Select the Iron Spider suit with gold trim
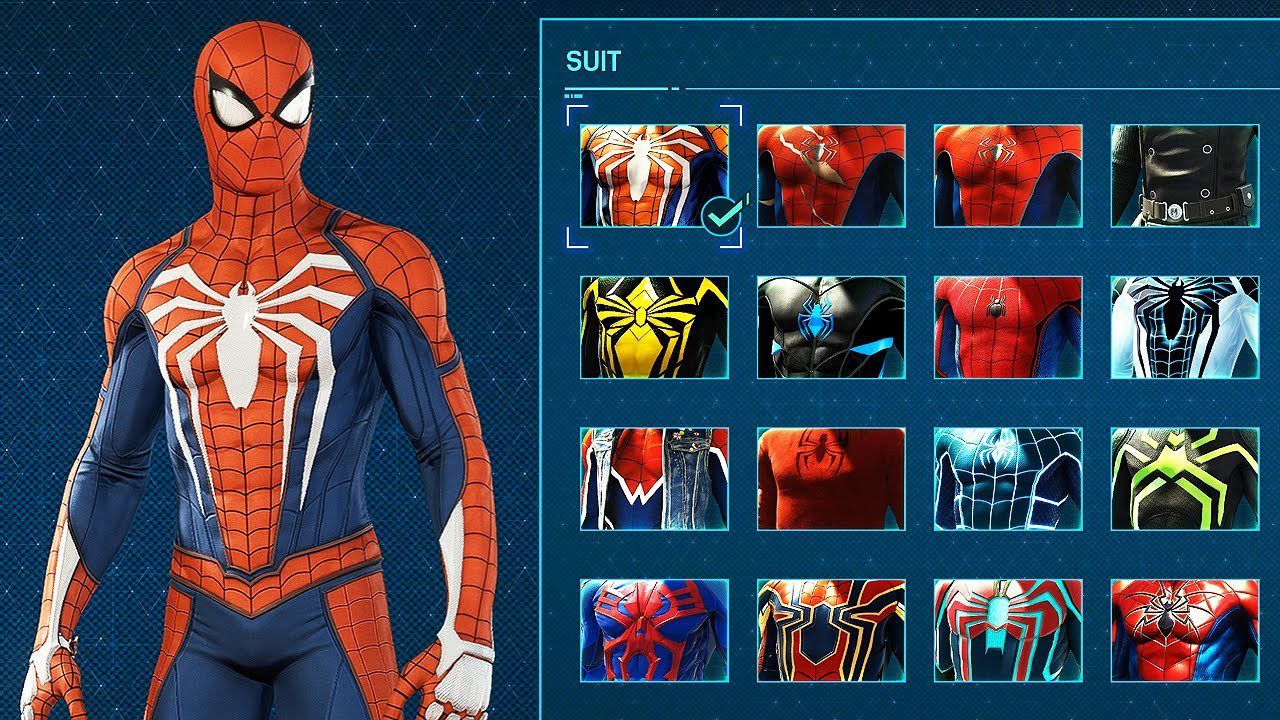Image resolution: width=1280 pixels, height=720 pixels. tap(831, 631)
